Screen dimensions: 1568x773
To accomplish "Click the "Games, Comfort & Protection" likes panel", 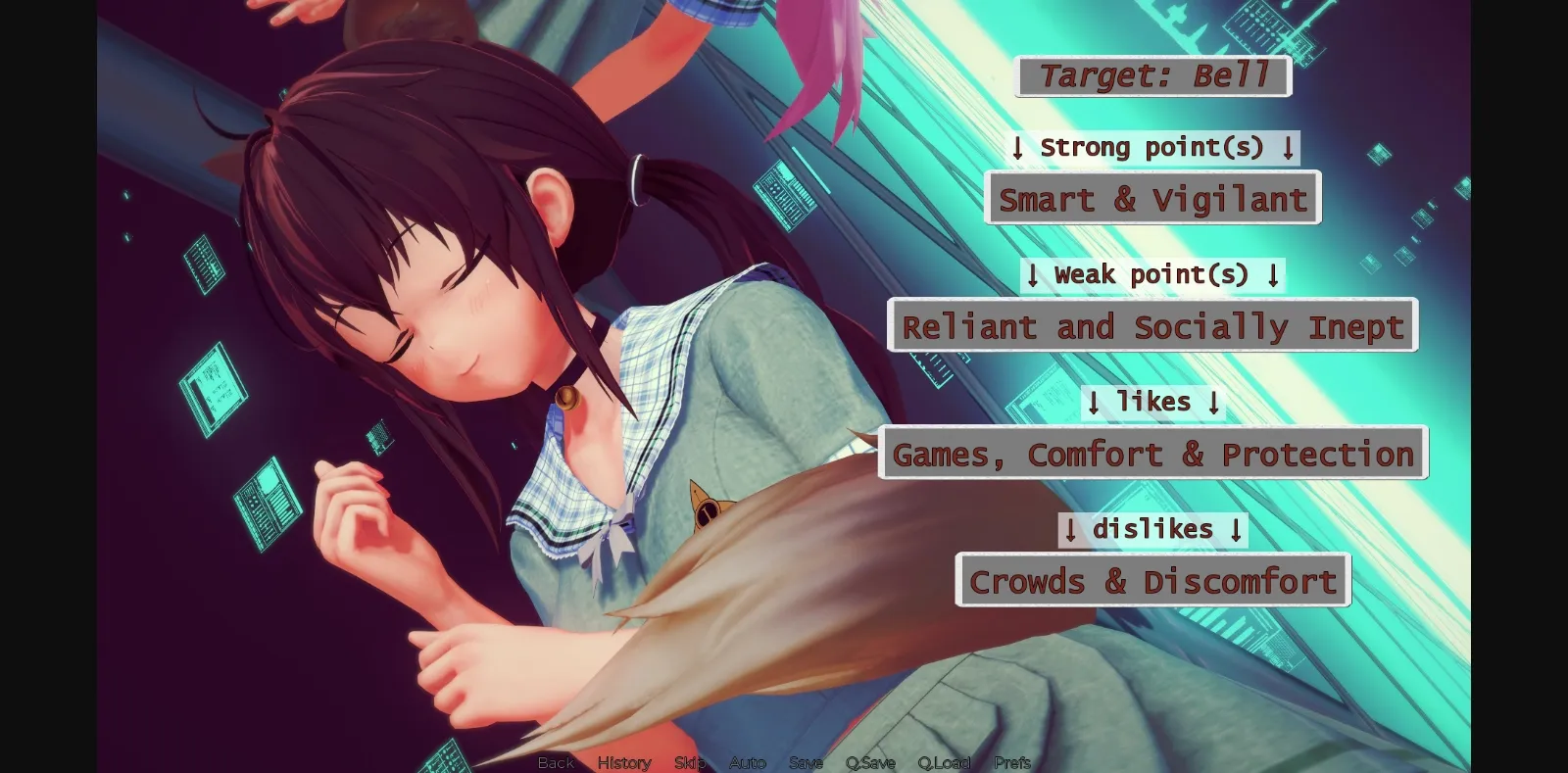I will (1152, 453).
